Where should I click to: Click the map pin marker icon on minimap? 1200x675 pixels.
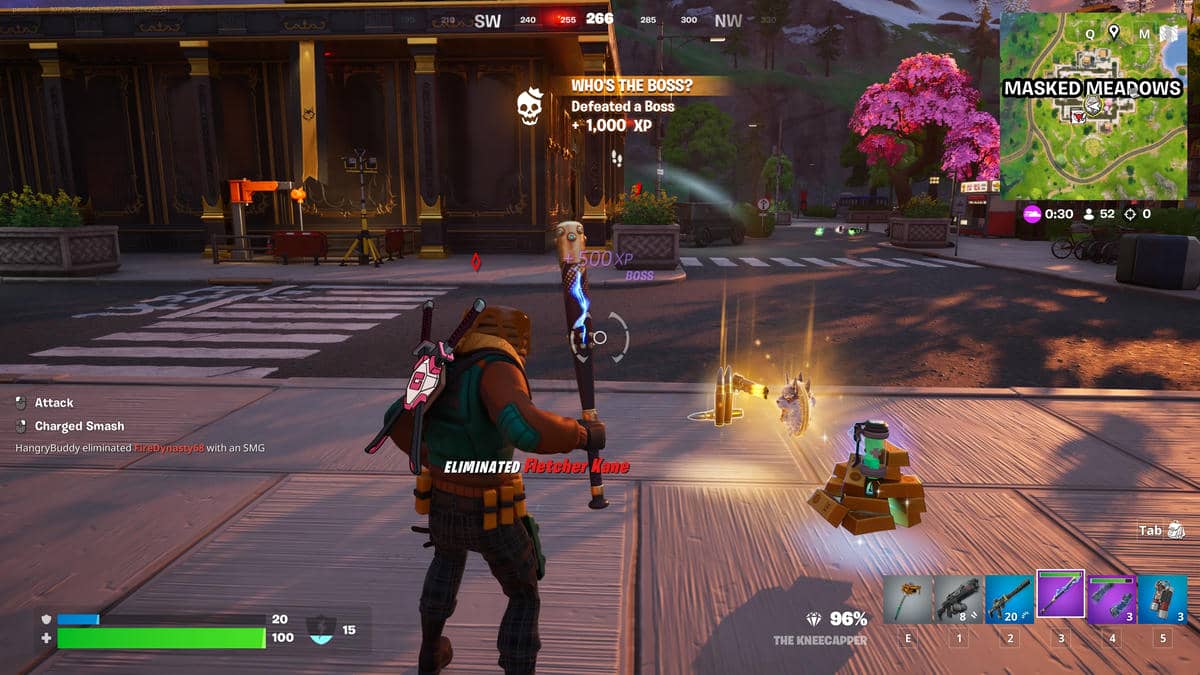[1113, 32]
